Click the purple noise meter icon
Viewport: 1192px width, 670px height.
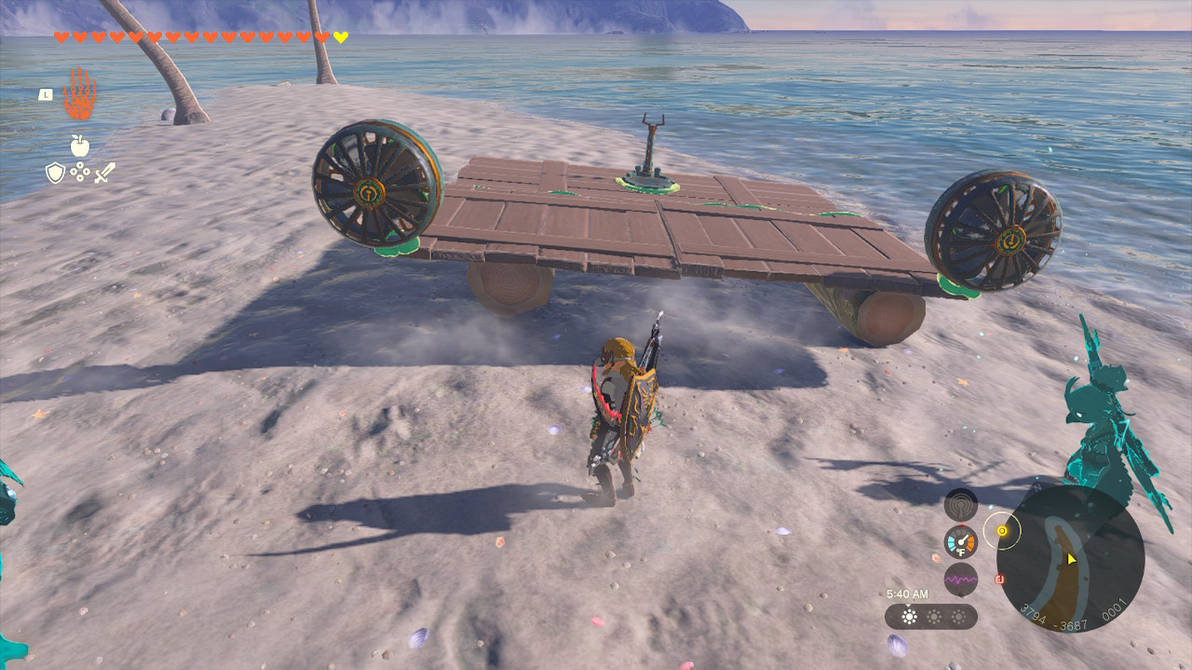pyautogui.click(x=960, y=578)
